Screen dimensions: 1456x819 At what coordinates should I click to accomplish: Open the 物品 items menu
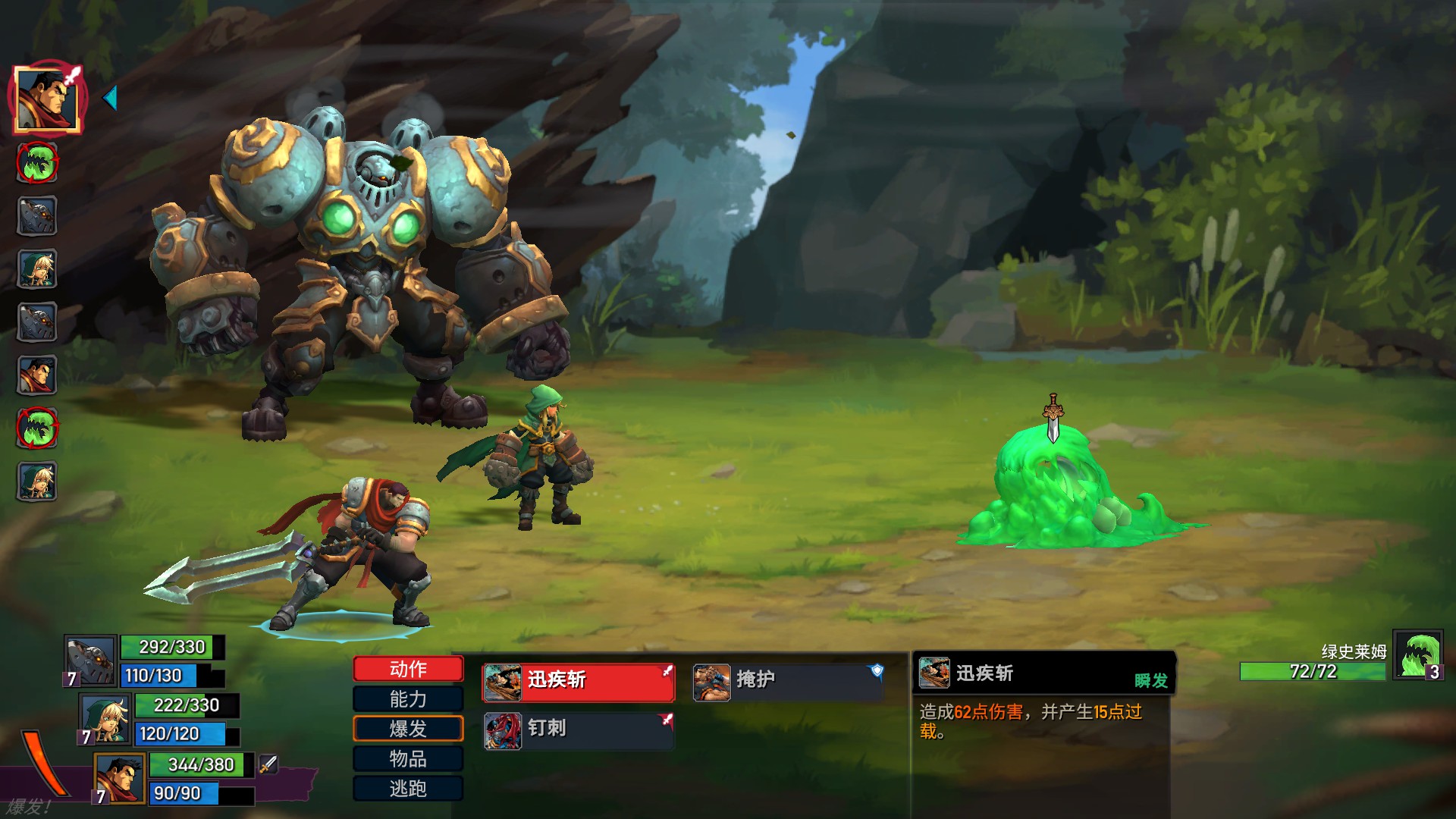point(408,759)
